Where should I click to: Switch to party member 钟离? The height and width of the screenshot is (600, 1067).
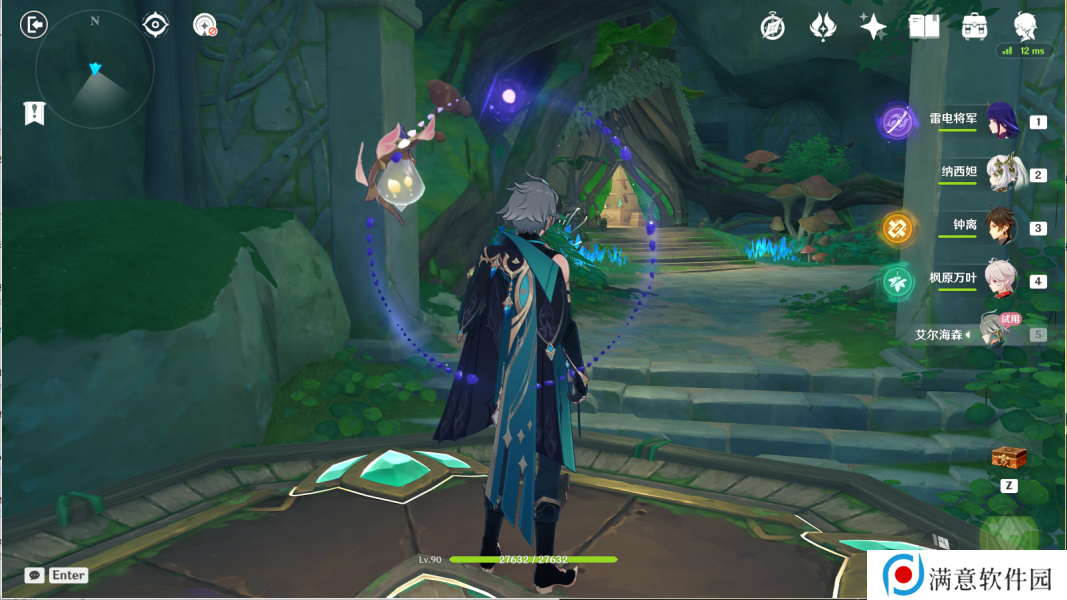1000,227
